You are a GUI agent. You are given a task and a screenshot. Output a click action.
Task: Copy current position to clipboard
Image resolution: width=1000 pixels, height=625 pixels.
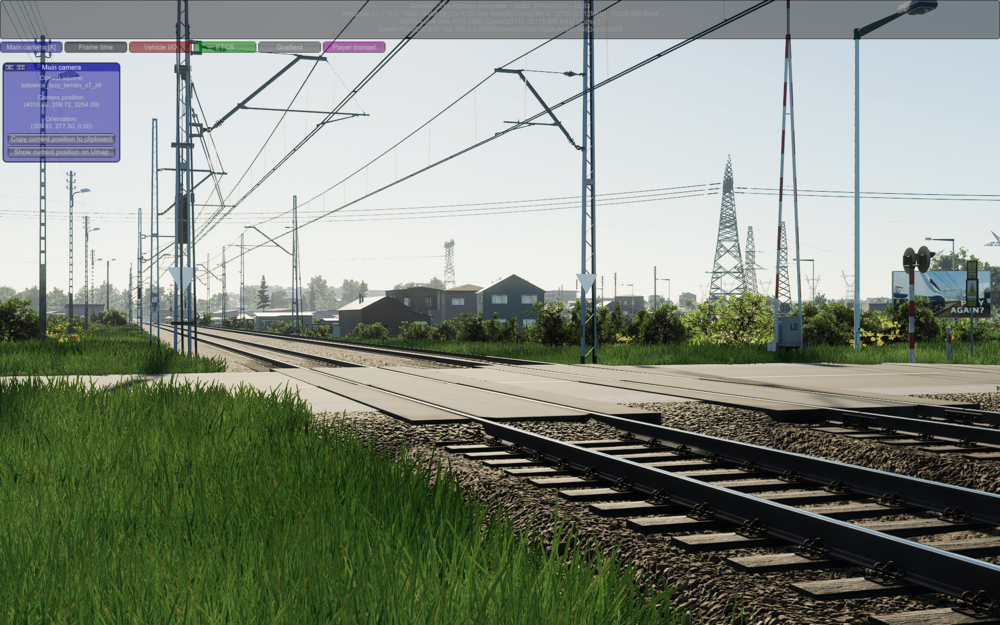(x=61, y=139)
